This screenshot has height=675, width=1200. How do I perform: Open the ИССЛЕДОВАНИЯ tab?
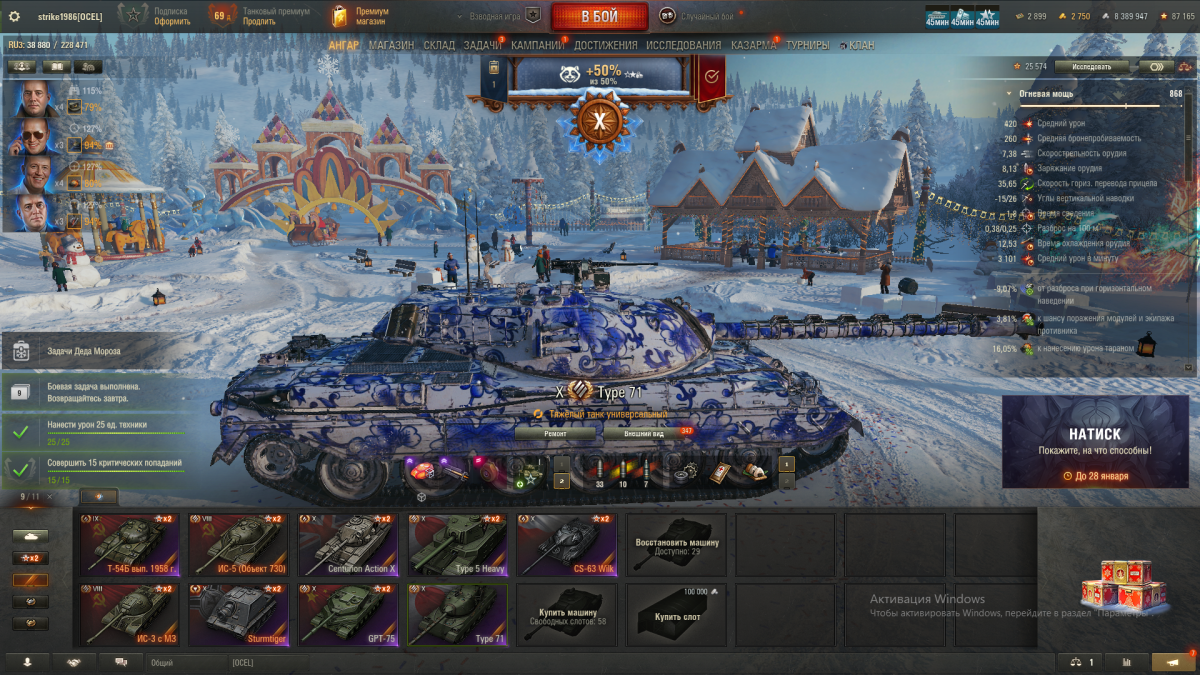click(x=683, y=46)
